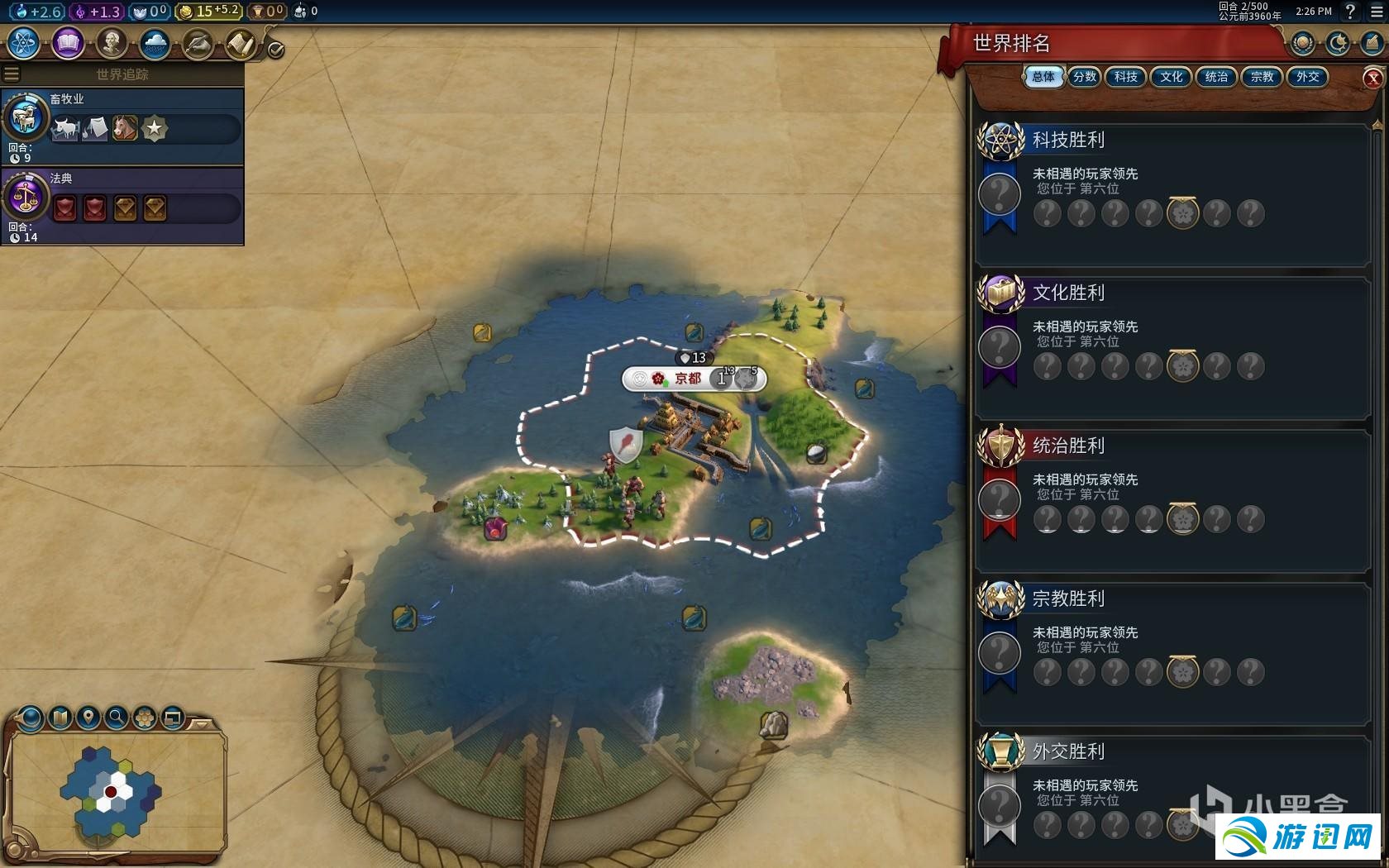
Task: Switch to the 宗教 religion tab
Action: click(x=1262, y=77)
